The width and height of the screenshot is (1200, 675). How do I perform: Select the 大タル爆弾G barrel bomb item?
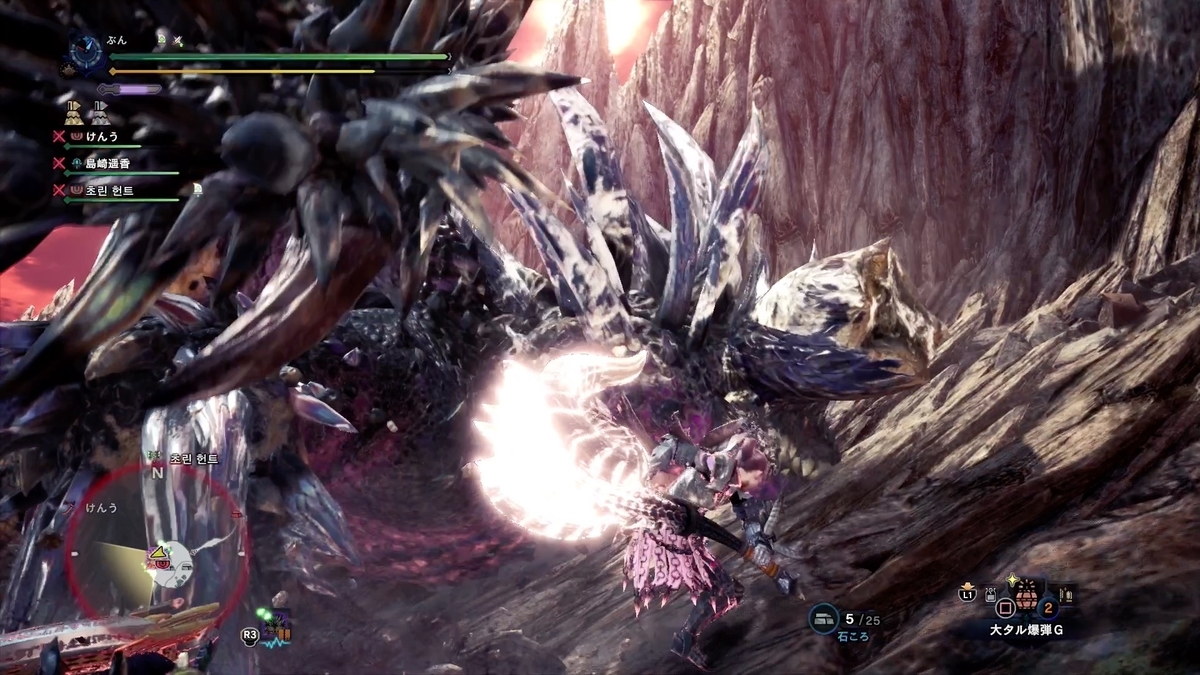point(1025,598)
